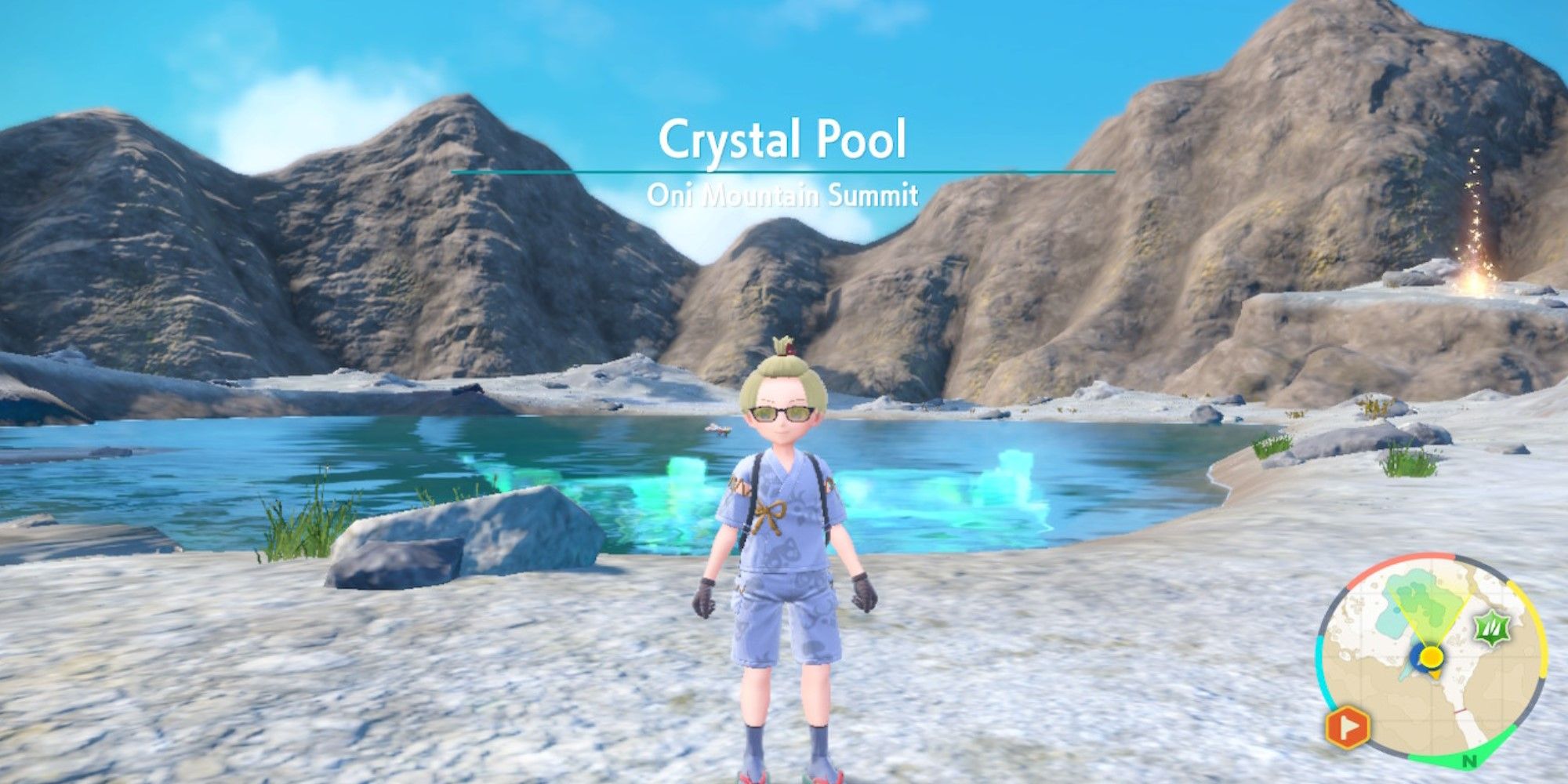Click the Oni Mountain Summit subtitle text

(x=784, y=194)
